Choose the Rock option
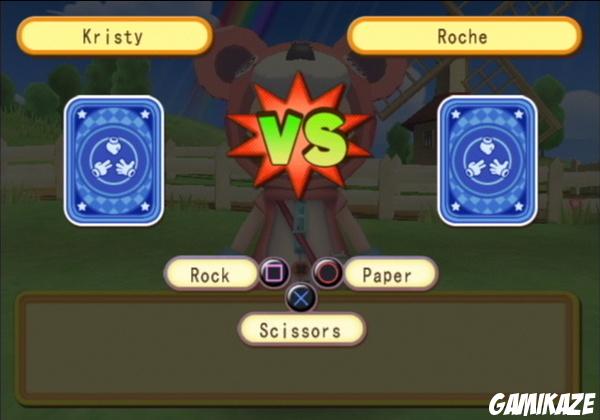The width and height of the screenshot is (600, 420). point(210,275)
